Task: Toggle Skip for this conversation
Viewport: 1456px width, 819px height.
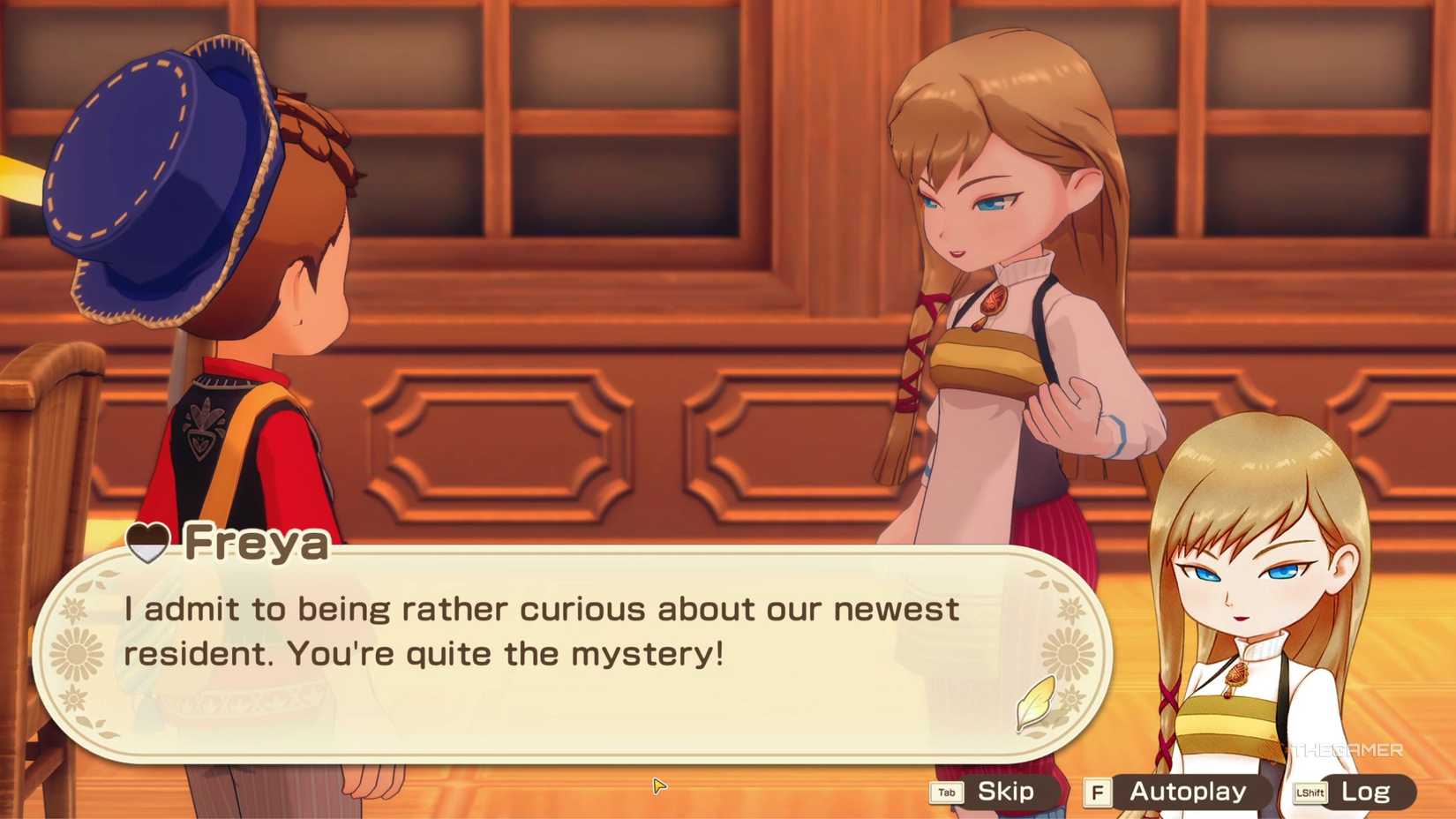Action: click(1006, 792)
